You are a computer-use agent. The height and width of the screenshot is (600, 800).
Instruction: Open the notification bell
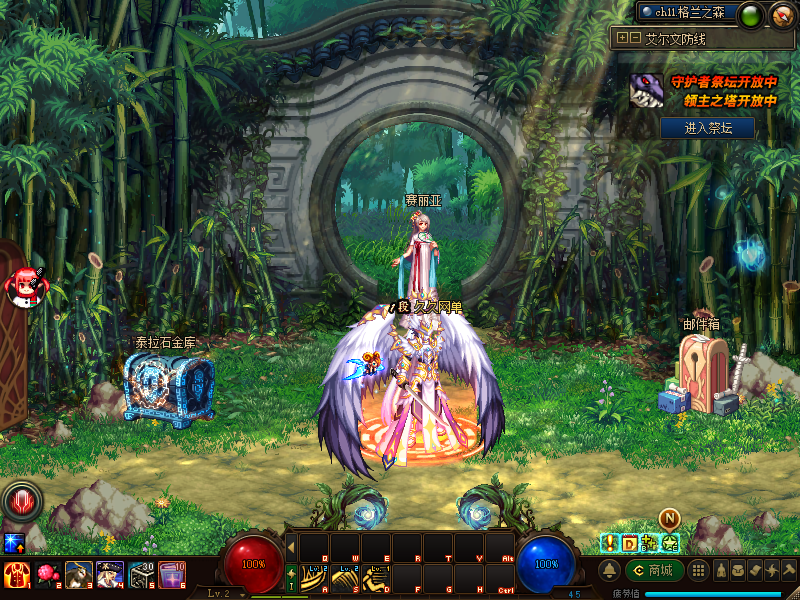[608, 570]
